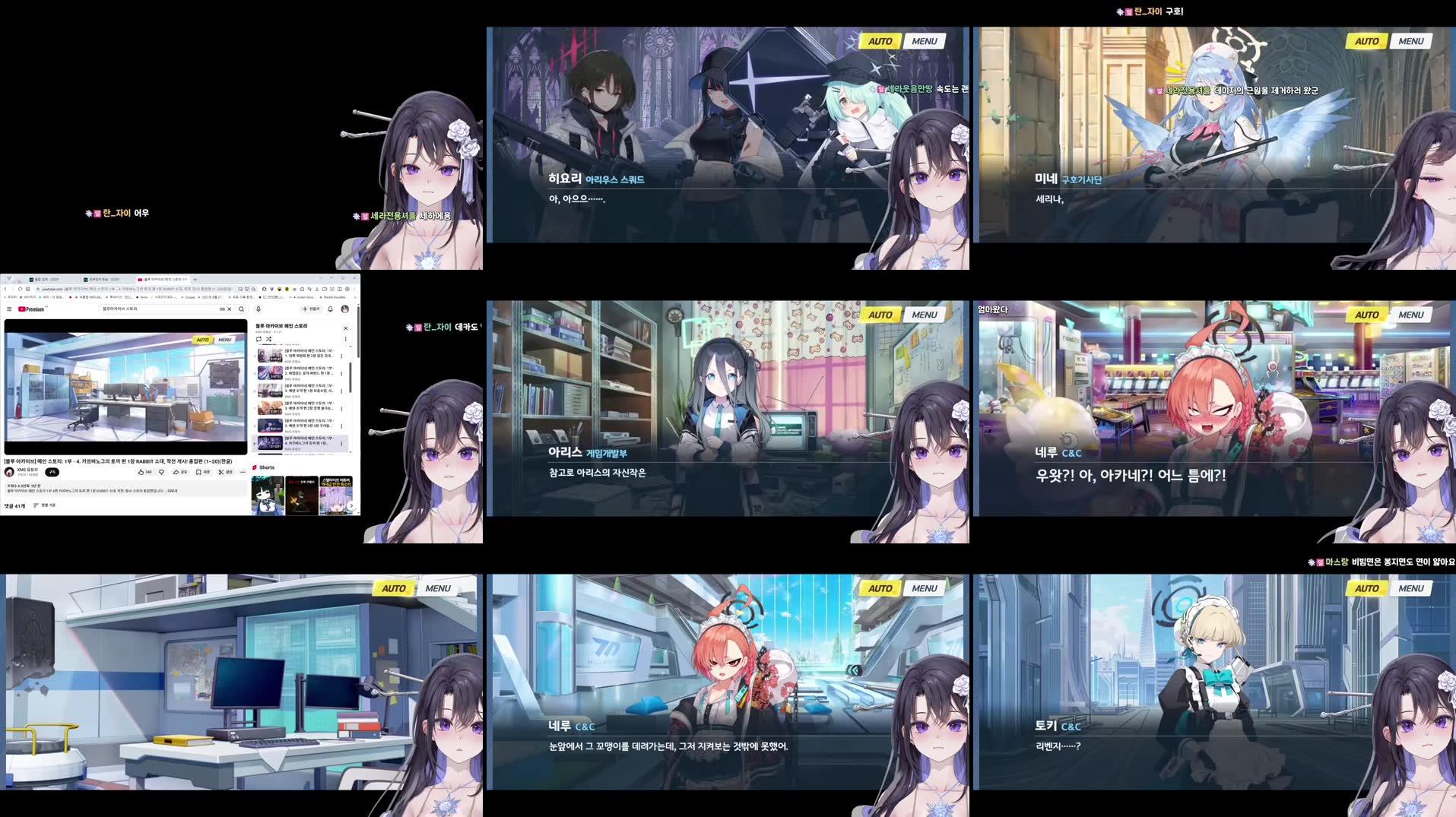
Task: Open the game MENU button
Action: 924,40
